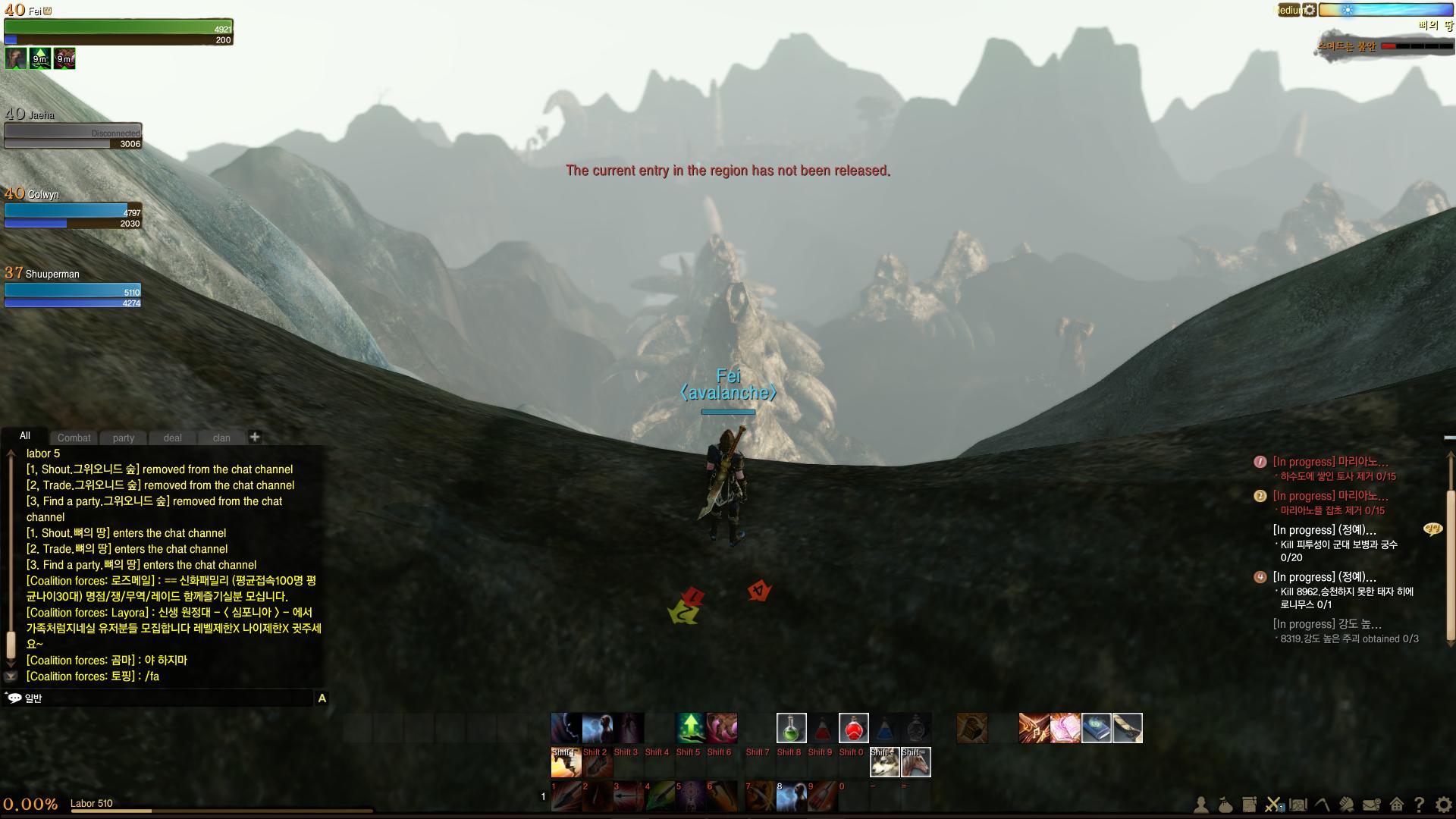Screen dimensions: 1456x819
Task: Click the chat input field
Action: (167, 698)
